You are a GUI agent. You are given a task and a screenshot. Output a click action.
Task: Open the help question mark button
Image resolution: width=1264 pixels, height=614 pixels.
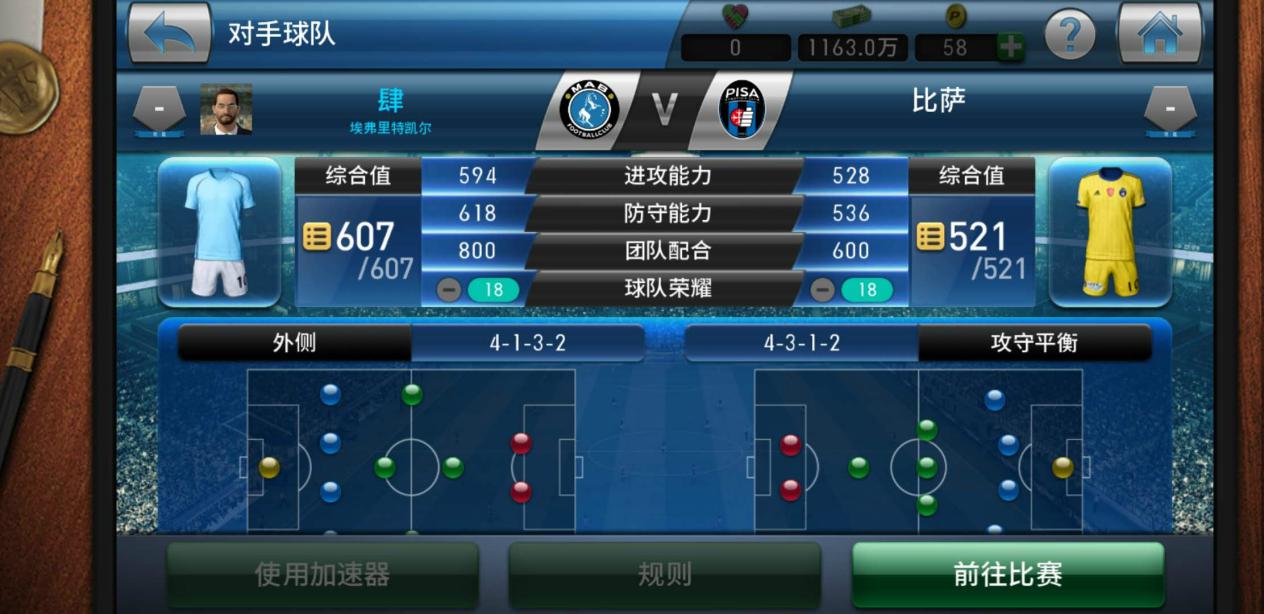coord(1069,35)
